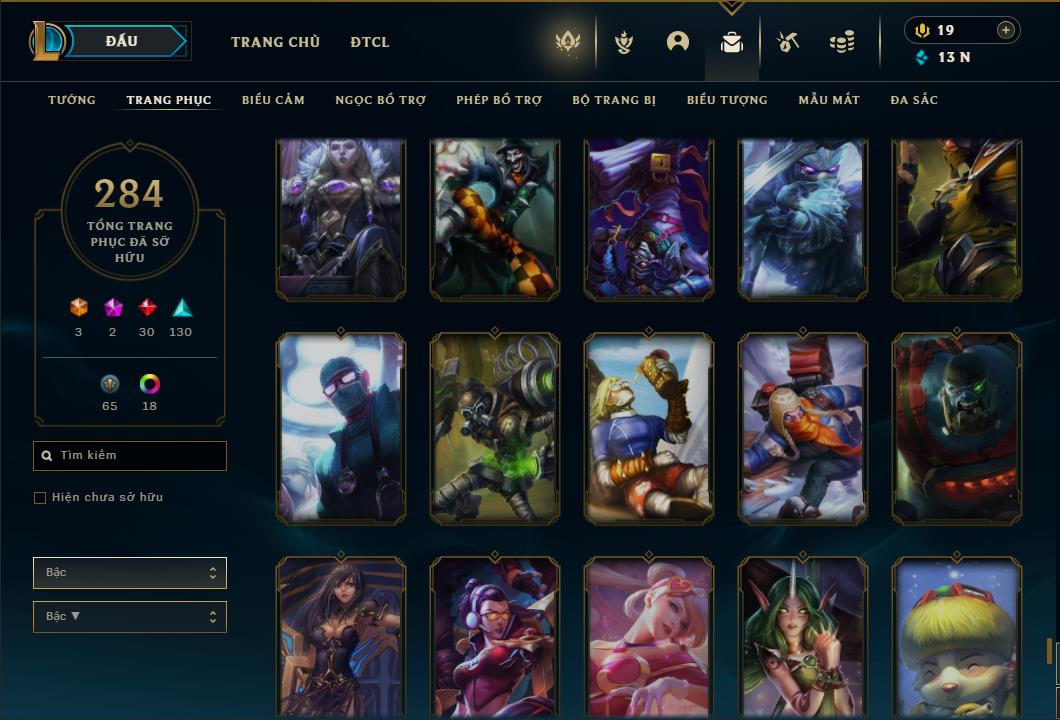Switch to PHÉP BỔ TRỢ tab
Screen dimensions: 1060x720
tap(499, 100)
